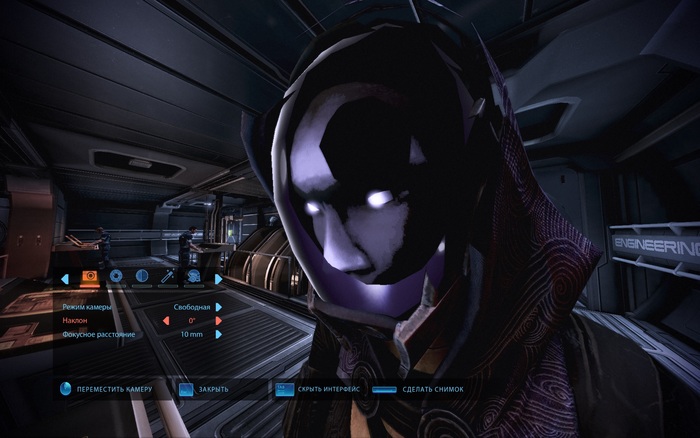Click the left arrow beside the tab icons

click(x=65, y=278)
